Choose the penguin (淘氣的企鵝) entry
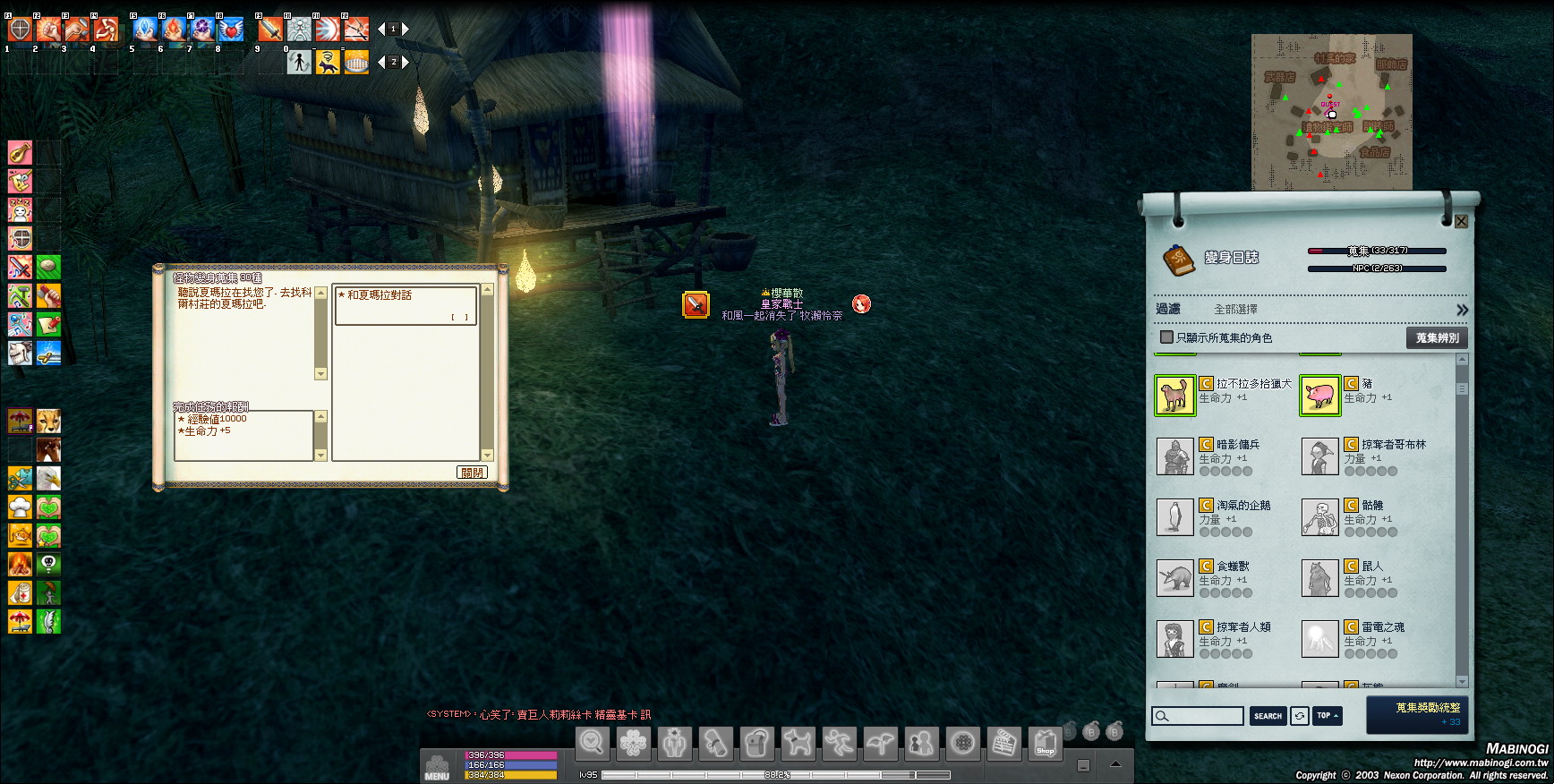 pyautogui.click(x=1174, y=517)
